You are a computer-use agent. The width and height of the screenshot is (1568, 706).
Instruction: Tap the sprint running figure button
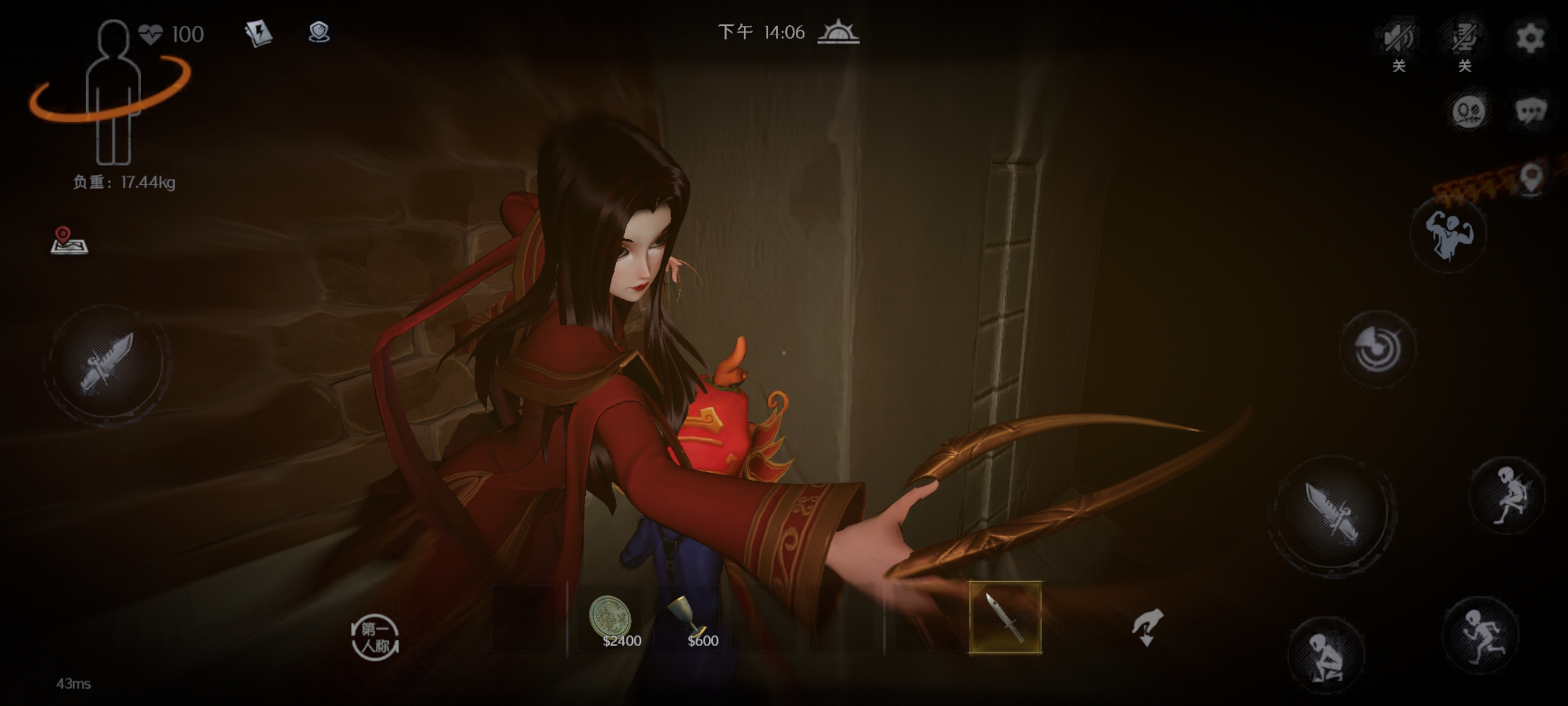point(1481,635)
